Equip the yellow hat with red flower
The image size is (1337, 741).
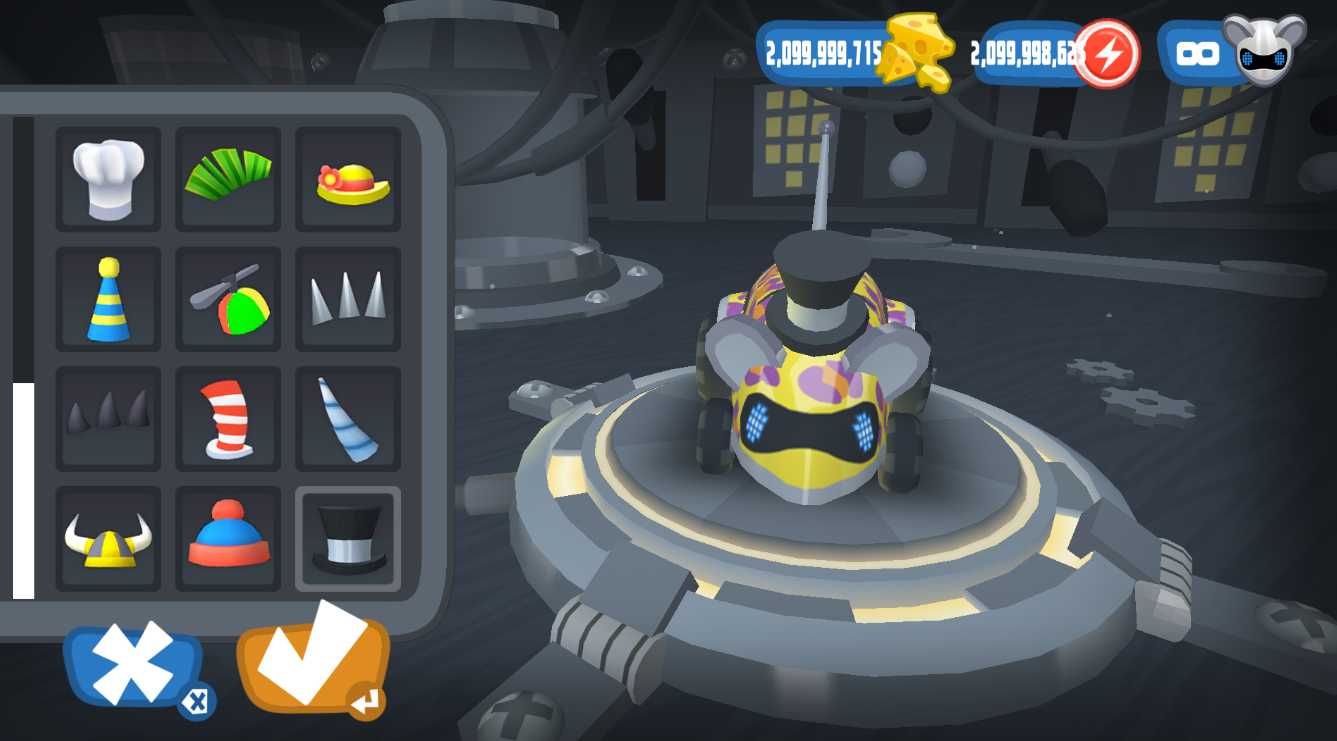[x=348, y=179]
